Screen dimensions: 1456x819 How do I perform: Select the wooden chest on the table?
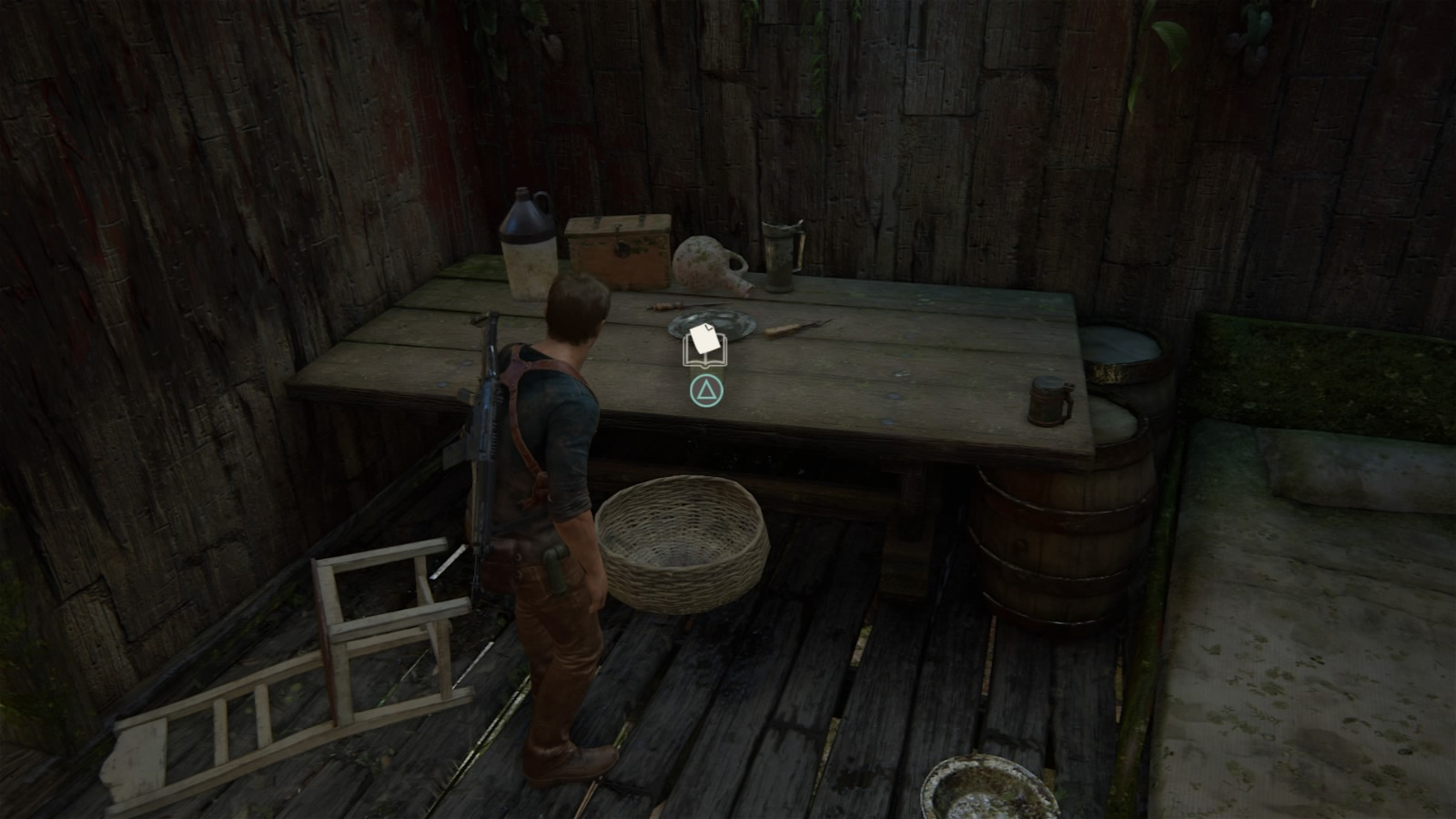click(616, 250)
